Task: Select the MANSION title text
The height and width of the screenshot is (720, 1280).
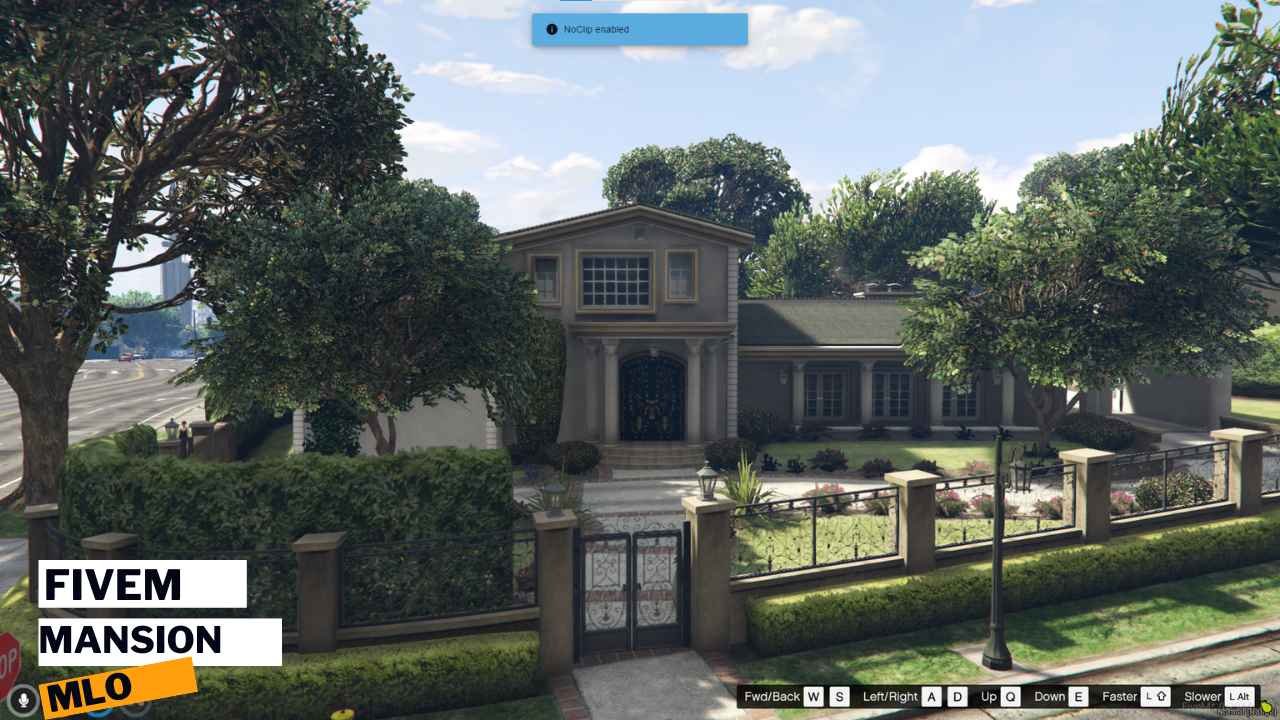Action: coord(133,640)
